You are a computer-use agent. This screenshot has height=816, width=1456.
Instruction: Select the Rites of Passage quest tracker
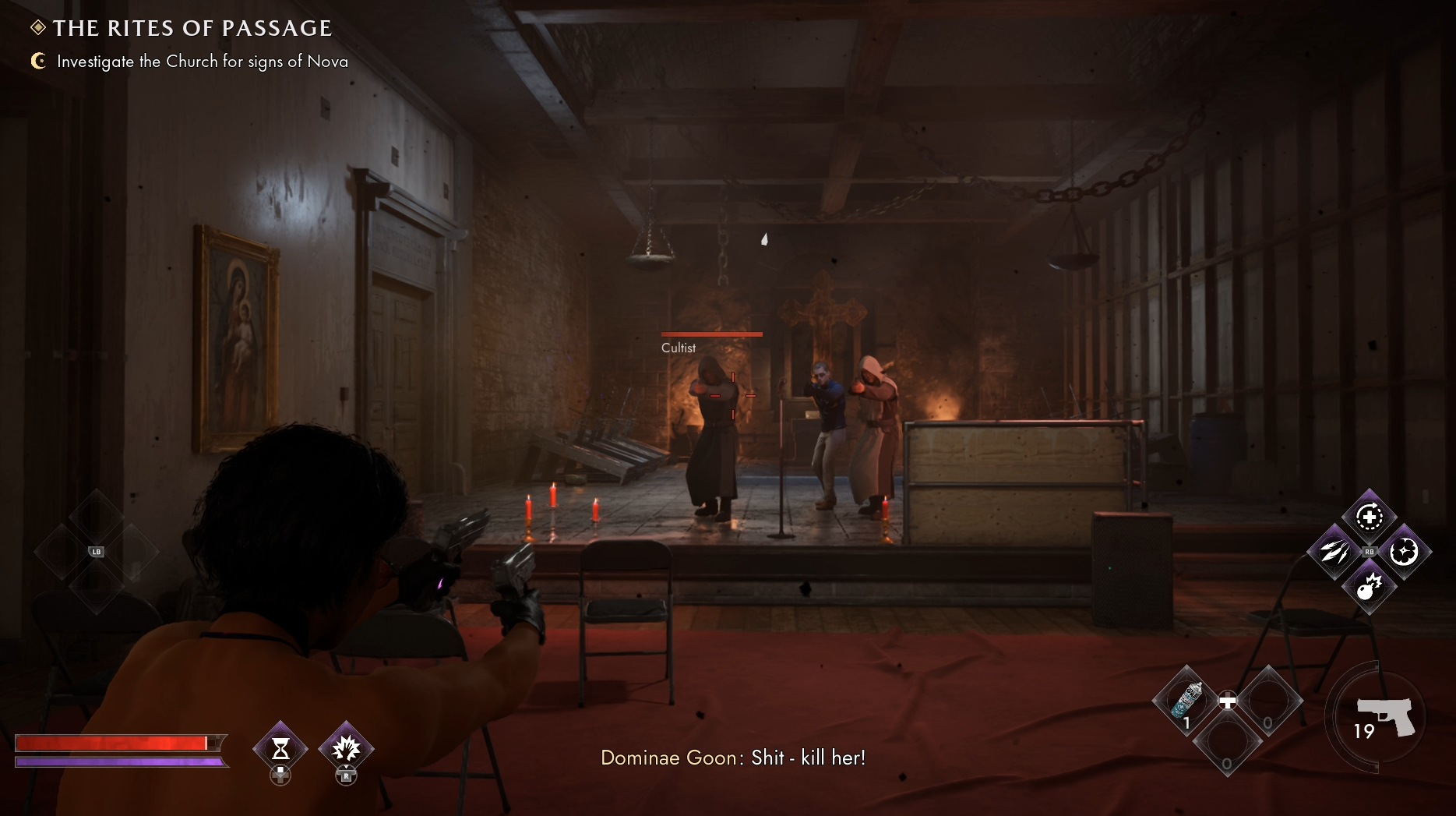(192, 28)
